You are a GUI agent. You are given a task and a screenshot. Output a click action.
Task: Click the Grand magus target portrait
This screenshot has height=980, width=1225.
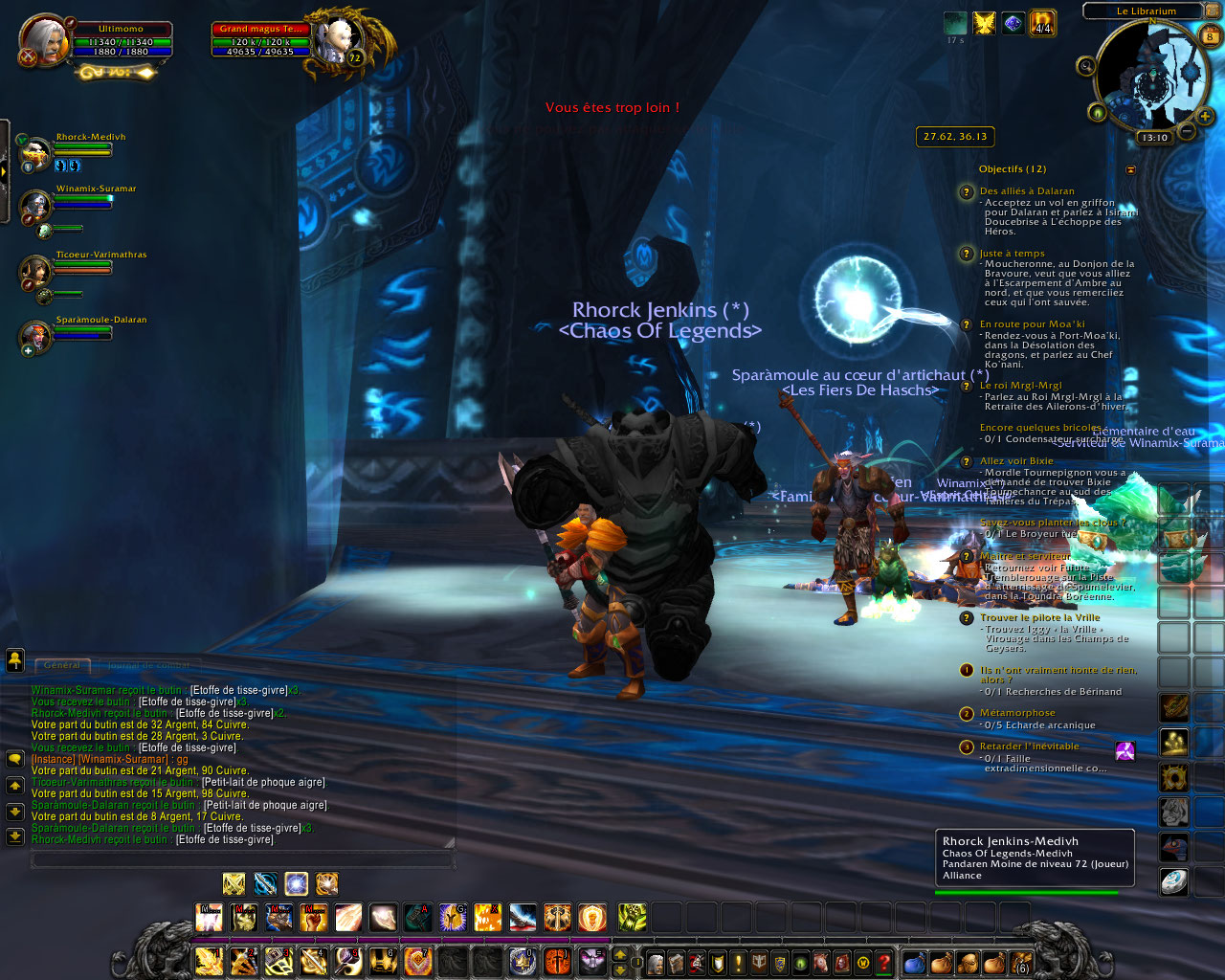[x=340, y=39]
